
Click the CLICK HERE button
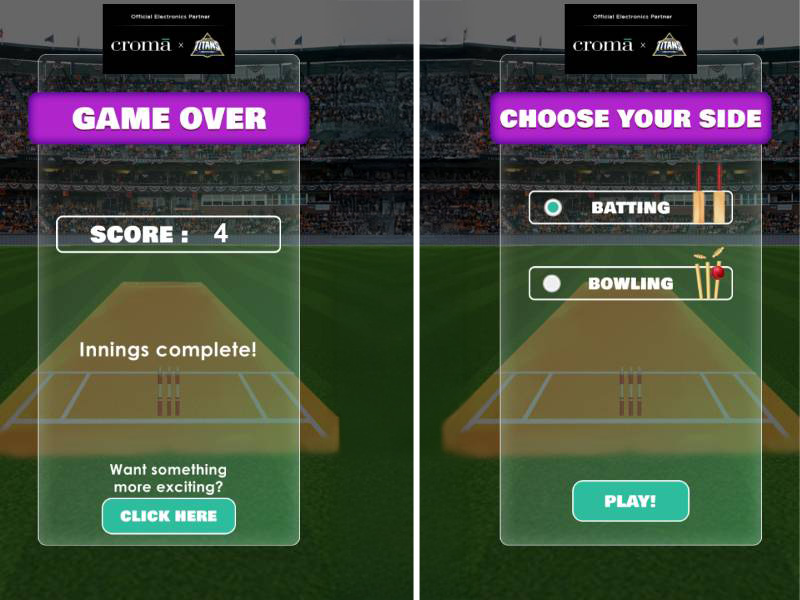coord(168,516)
